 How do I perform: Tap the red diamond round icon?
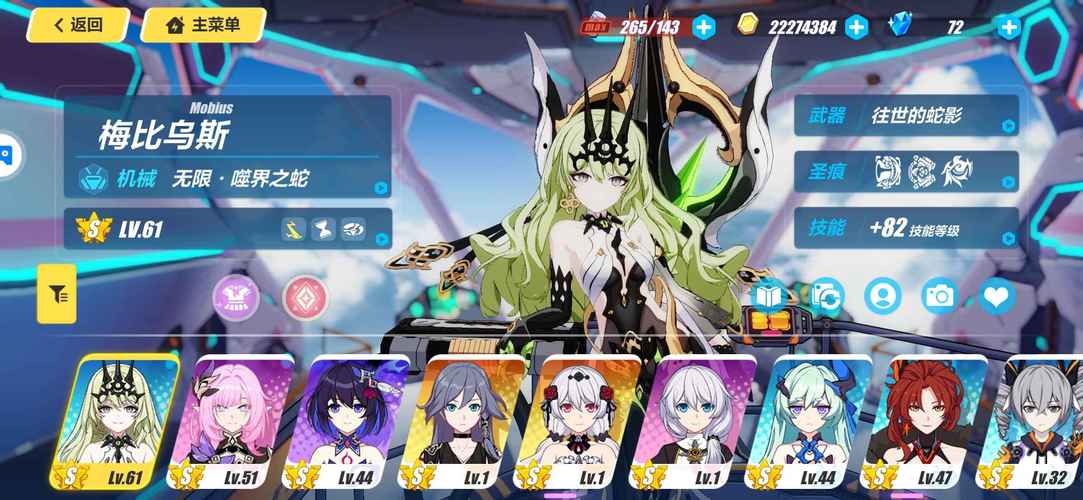(305, 297)
